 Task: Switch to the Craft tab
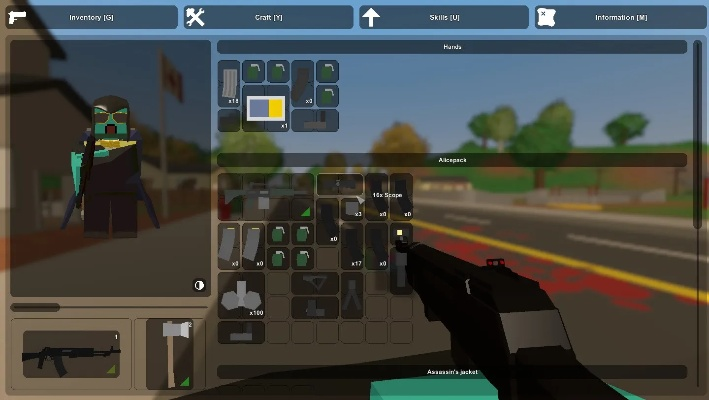267,17
